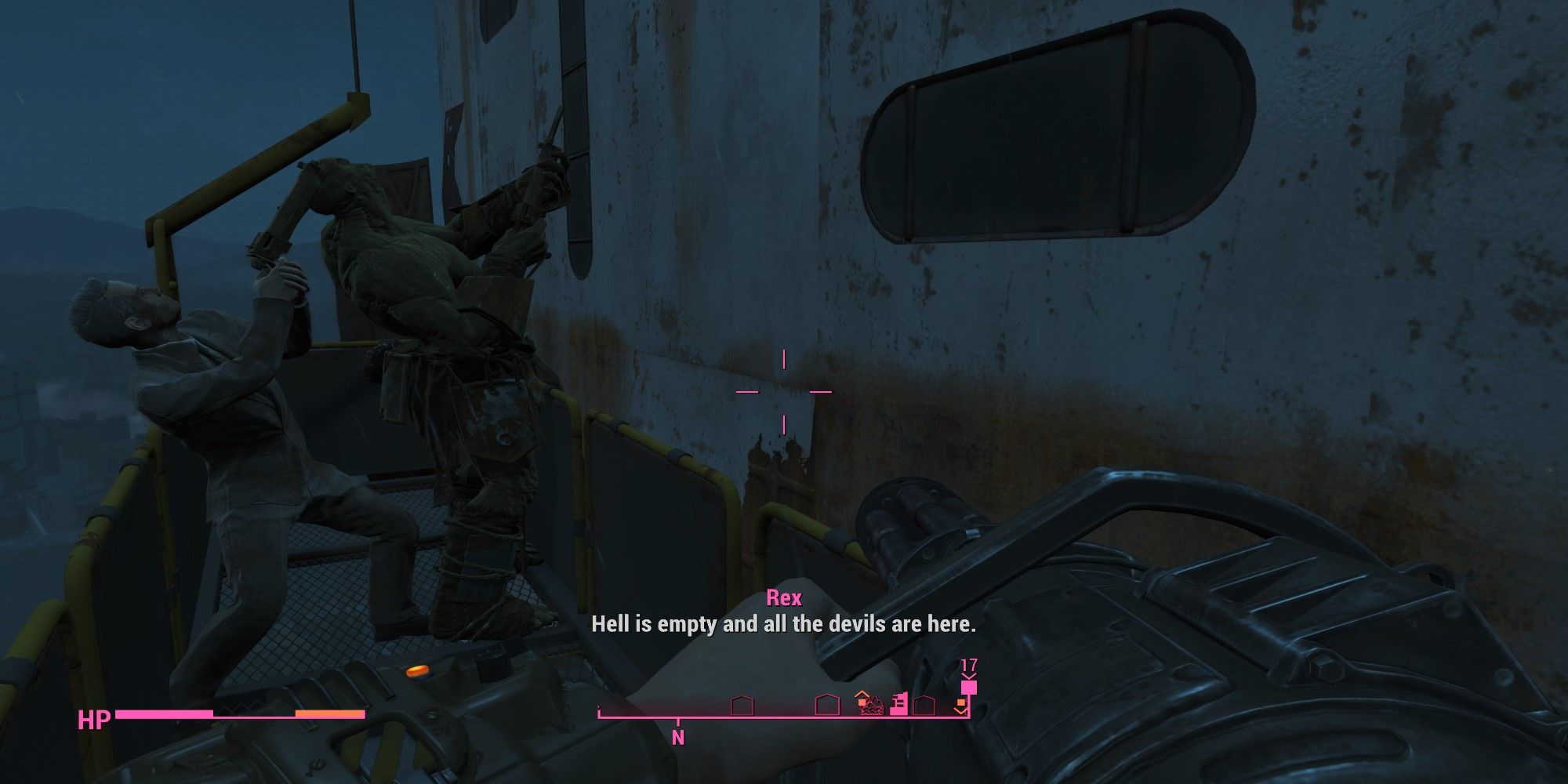Open the compass at the N indicator

click(677, 735)
